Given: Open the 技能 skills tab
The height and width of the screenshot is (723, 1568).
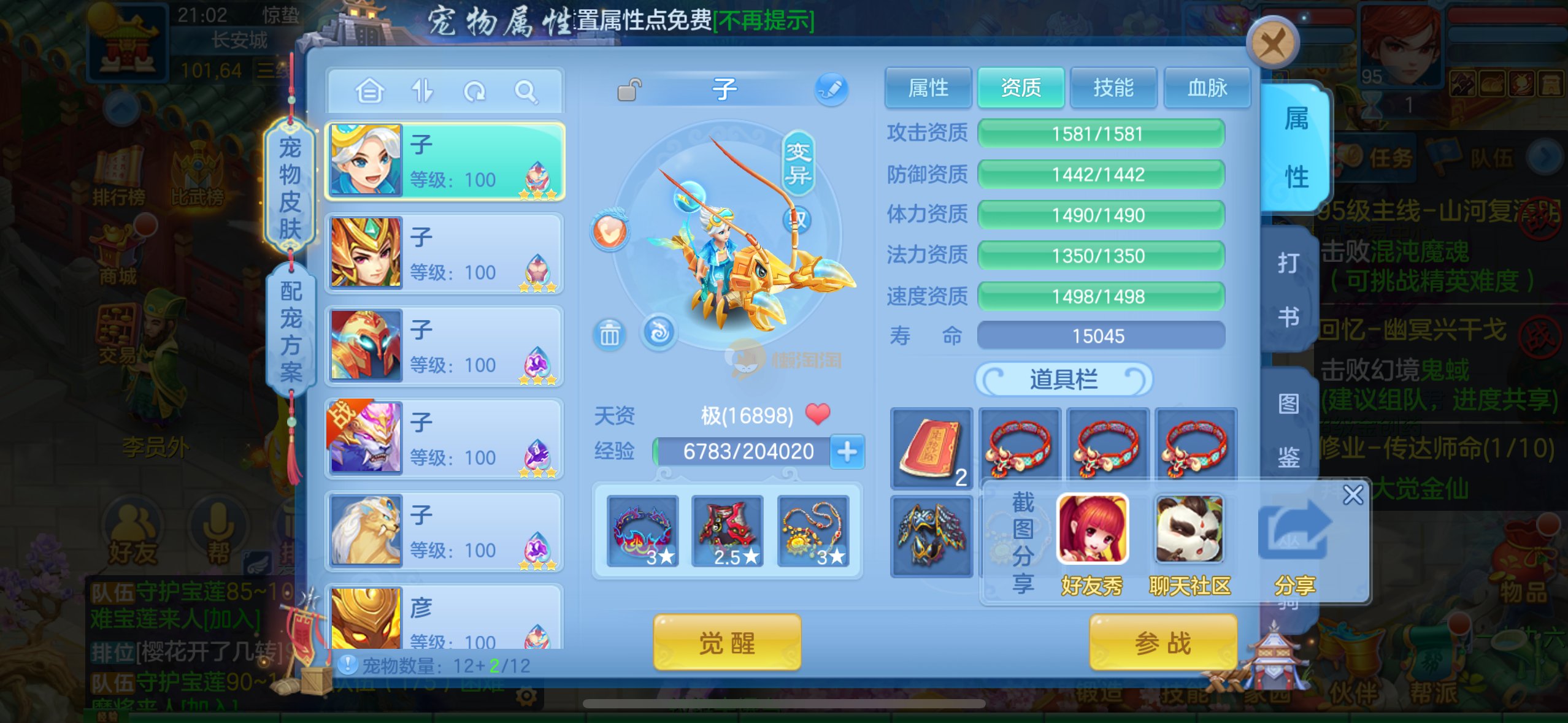Looking at the screenshot, I should pos(1113,88).
